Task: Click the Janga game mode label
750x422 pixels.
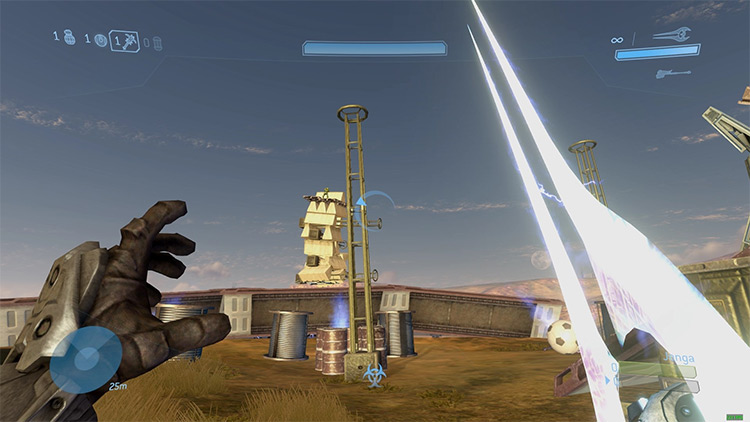Action: coord(678,355)
